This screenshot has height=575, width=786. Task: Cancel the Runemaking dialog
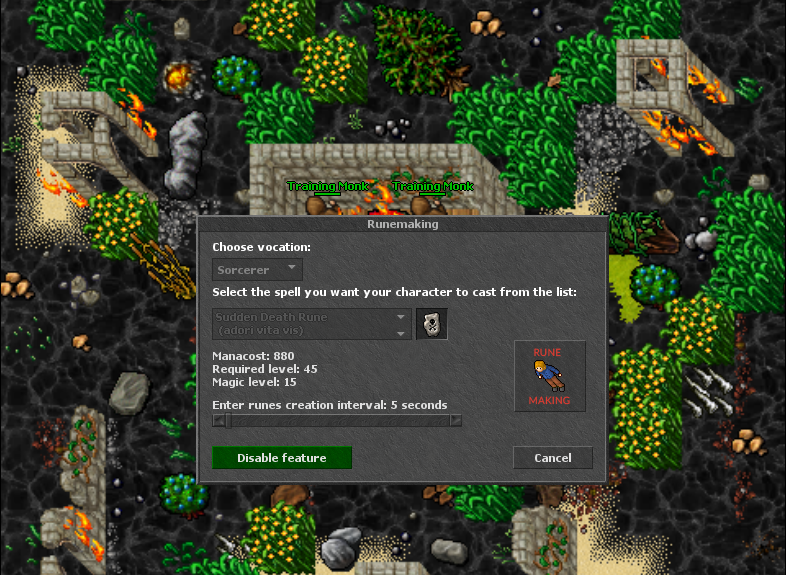click(552, 458)
